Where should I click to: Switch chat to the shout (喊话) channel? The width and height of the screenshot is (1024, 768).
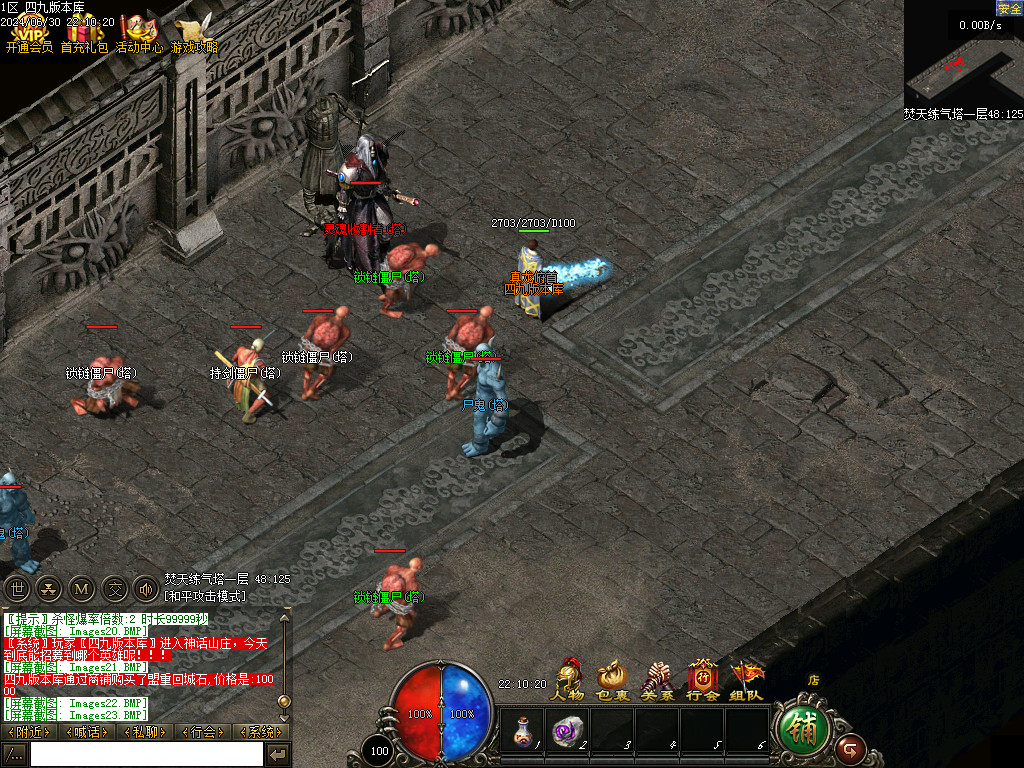point(87,732)
